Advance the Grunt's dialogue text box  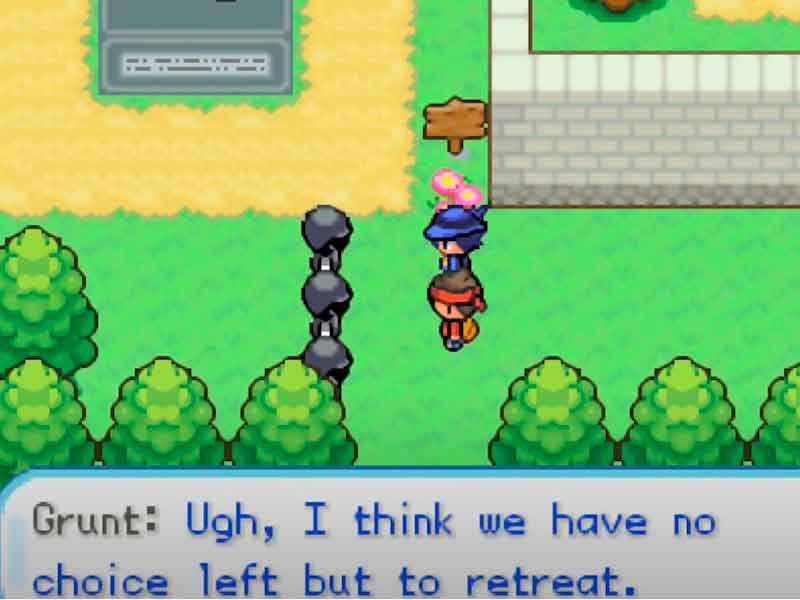[400, 545]
